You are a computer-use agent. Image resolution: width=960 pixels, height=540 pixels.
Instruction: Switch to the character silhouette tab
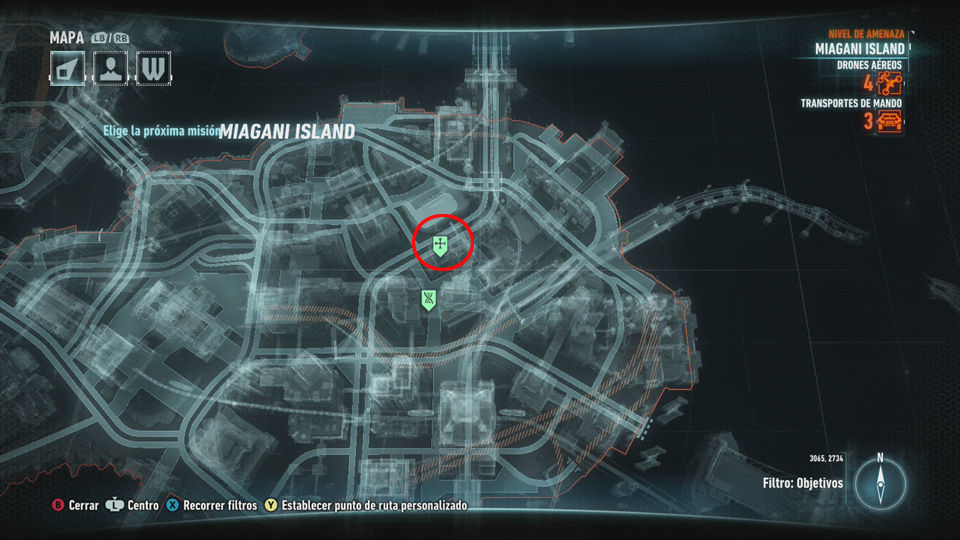(110, 68)
